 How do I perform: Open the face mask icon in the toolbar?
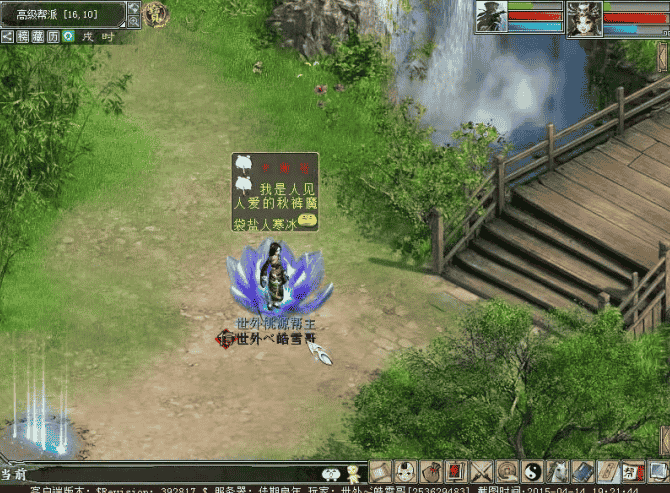click(x=405, y=471)
